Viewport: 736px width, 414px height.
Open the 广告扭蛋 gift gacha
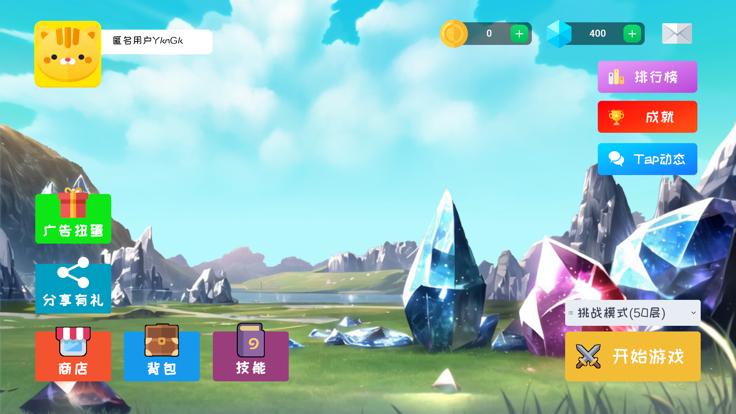click(73, 217)
